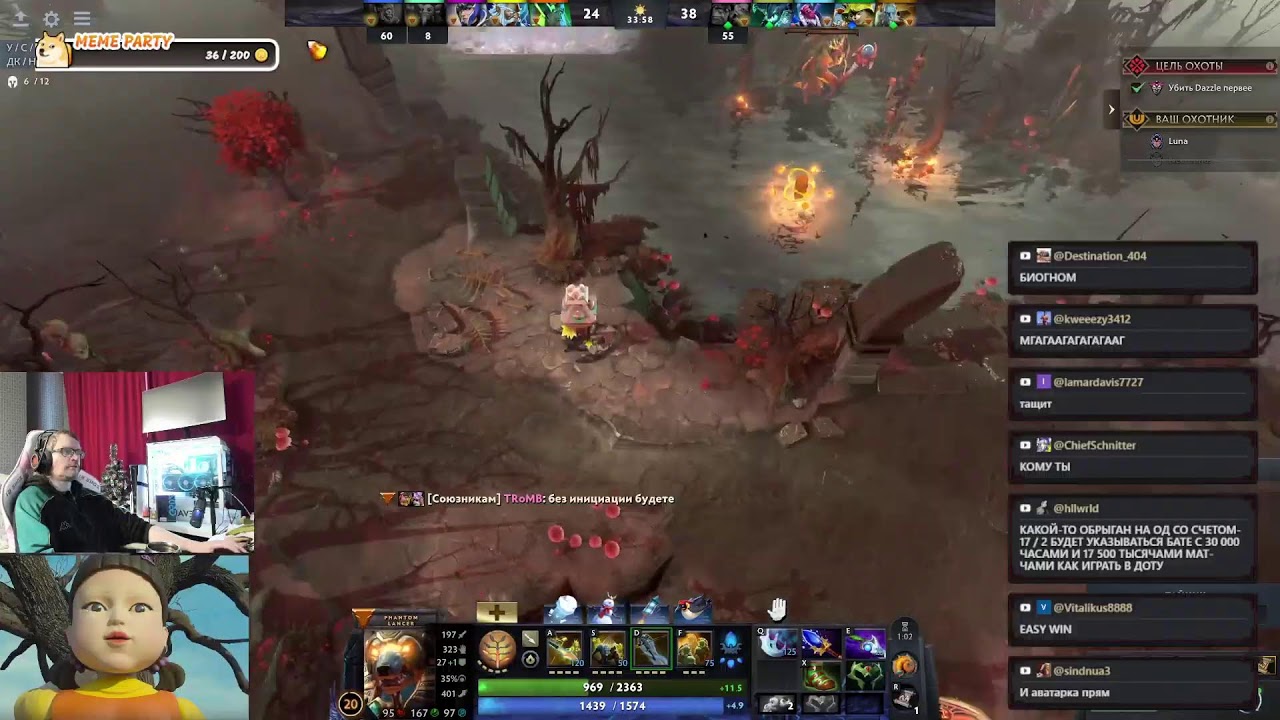Select the Spirit Lance ability
The image size is (1280, 720).
click(564, 650)
